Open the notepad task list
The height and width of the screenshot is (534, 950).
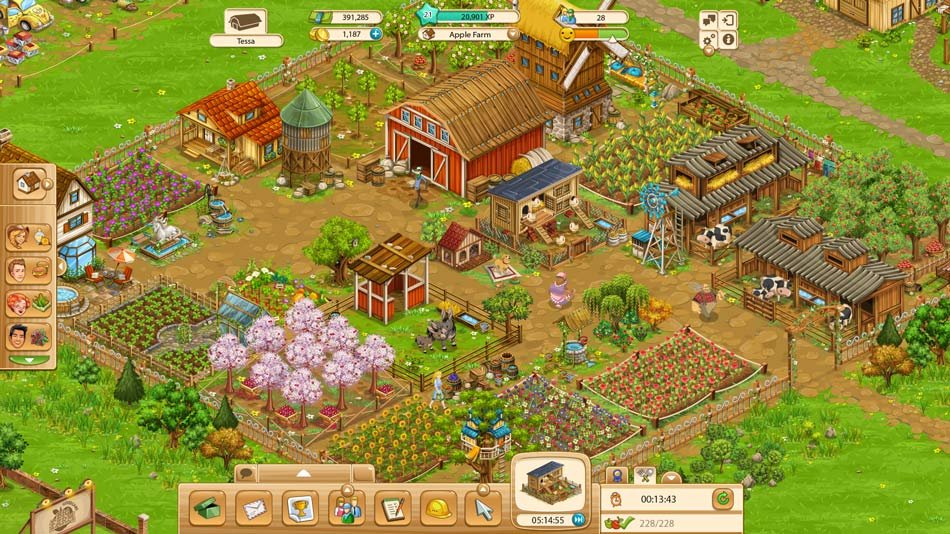392,508
